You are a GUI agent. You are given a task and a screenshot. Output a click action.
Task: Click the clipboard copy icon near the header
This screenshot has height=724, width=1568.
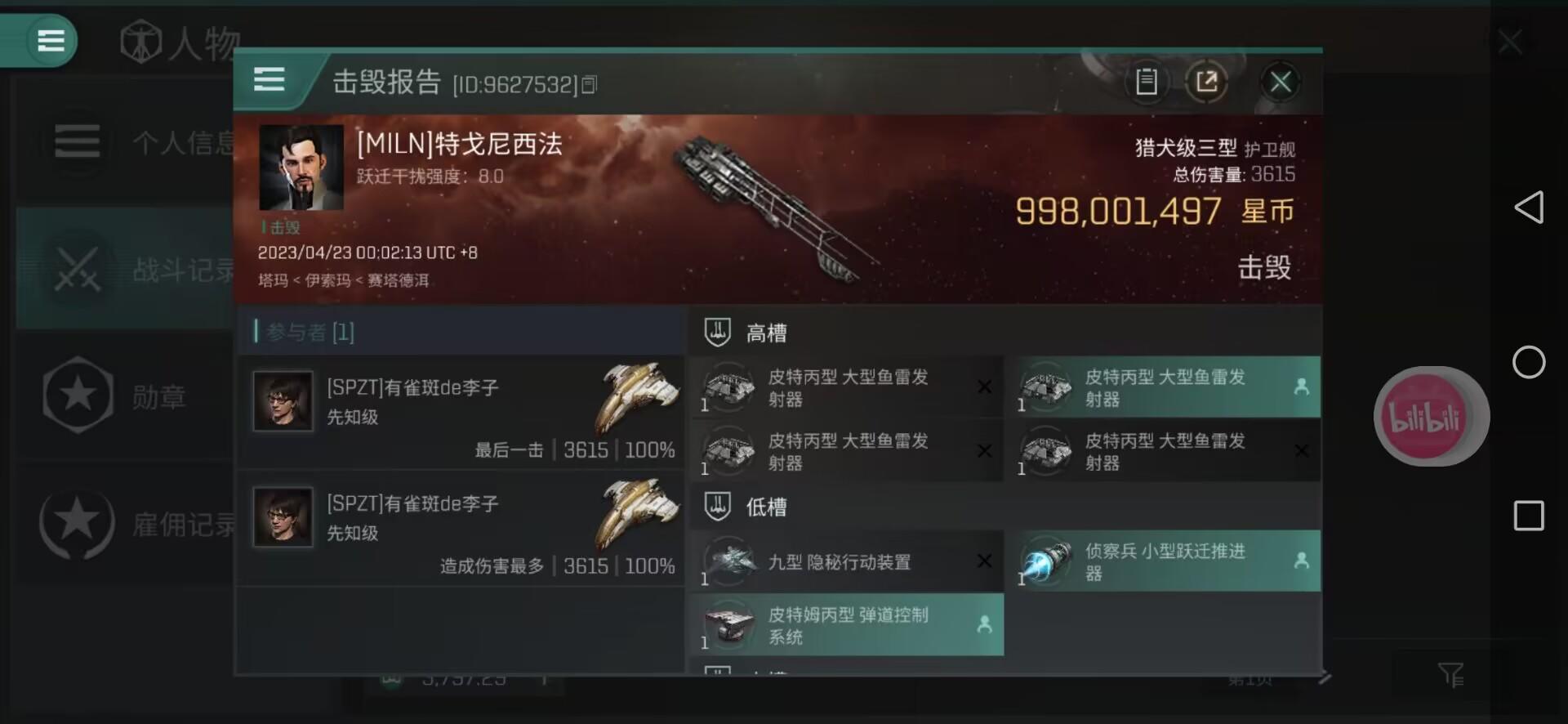(x=1147, y=82)
